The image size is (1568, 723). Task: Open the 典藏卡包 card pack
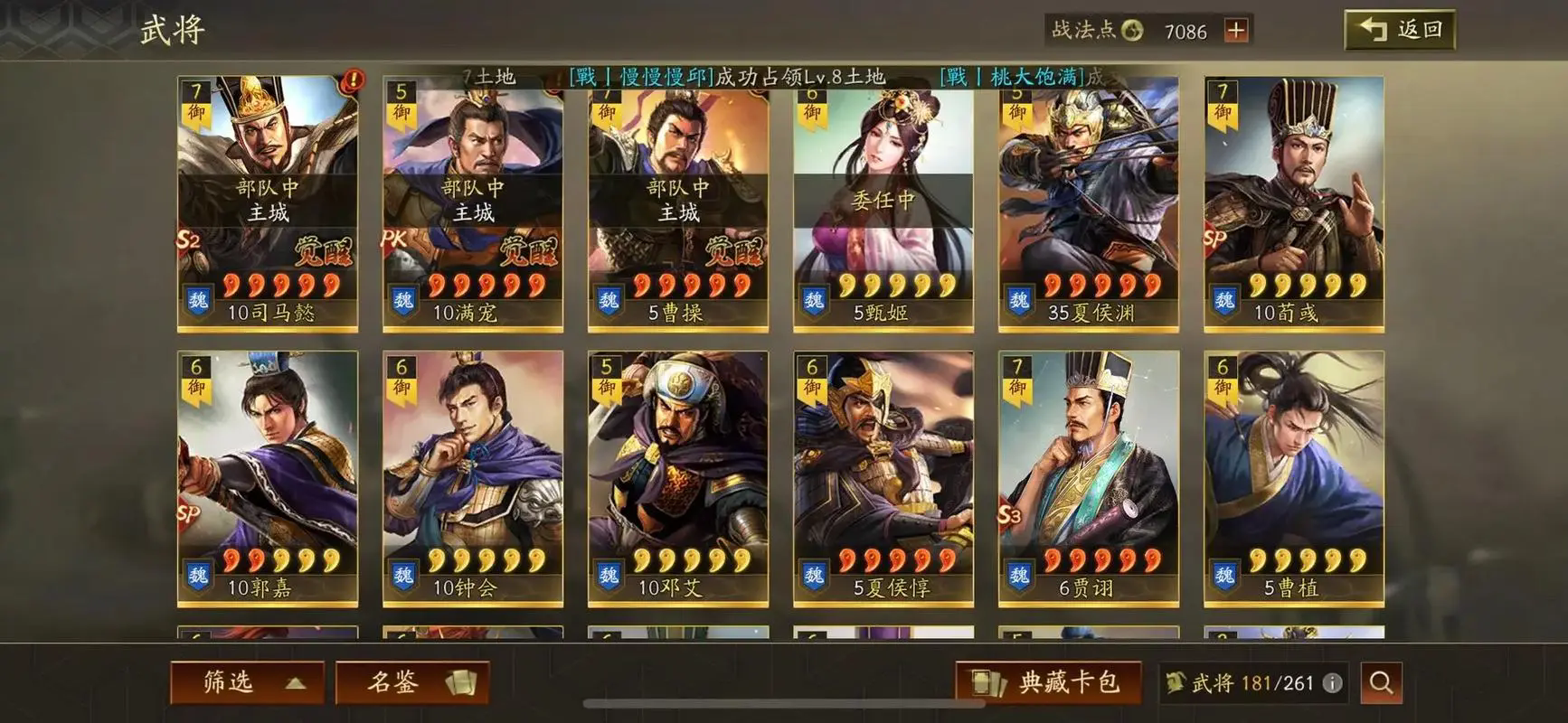(1049, 683)
